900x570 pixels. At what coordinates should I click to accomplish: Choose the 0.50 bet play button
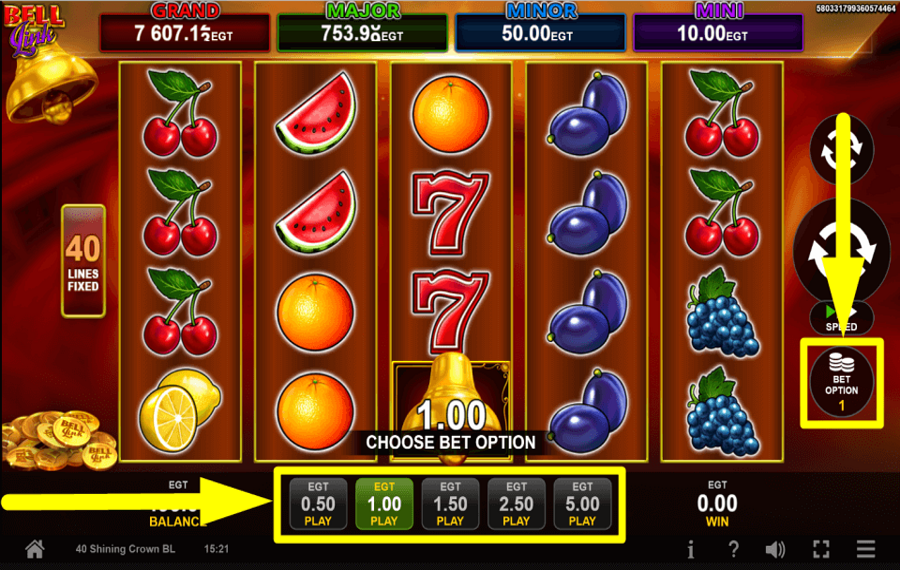click(x=318, y=503)
